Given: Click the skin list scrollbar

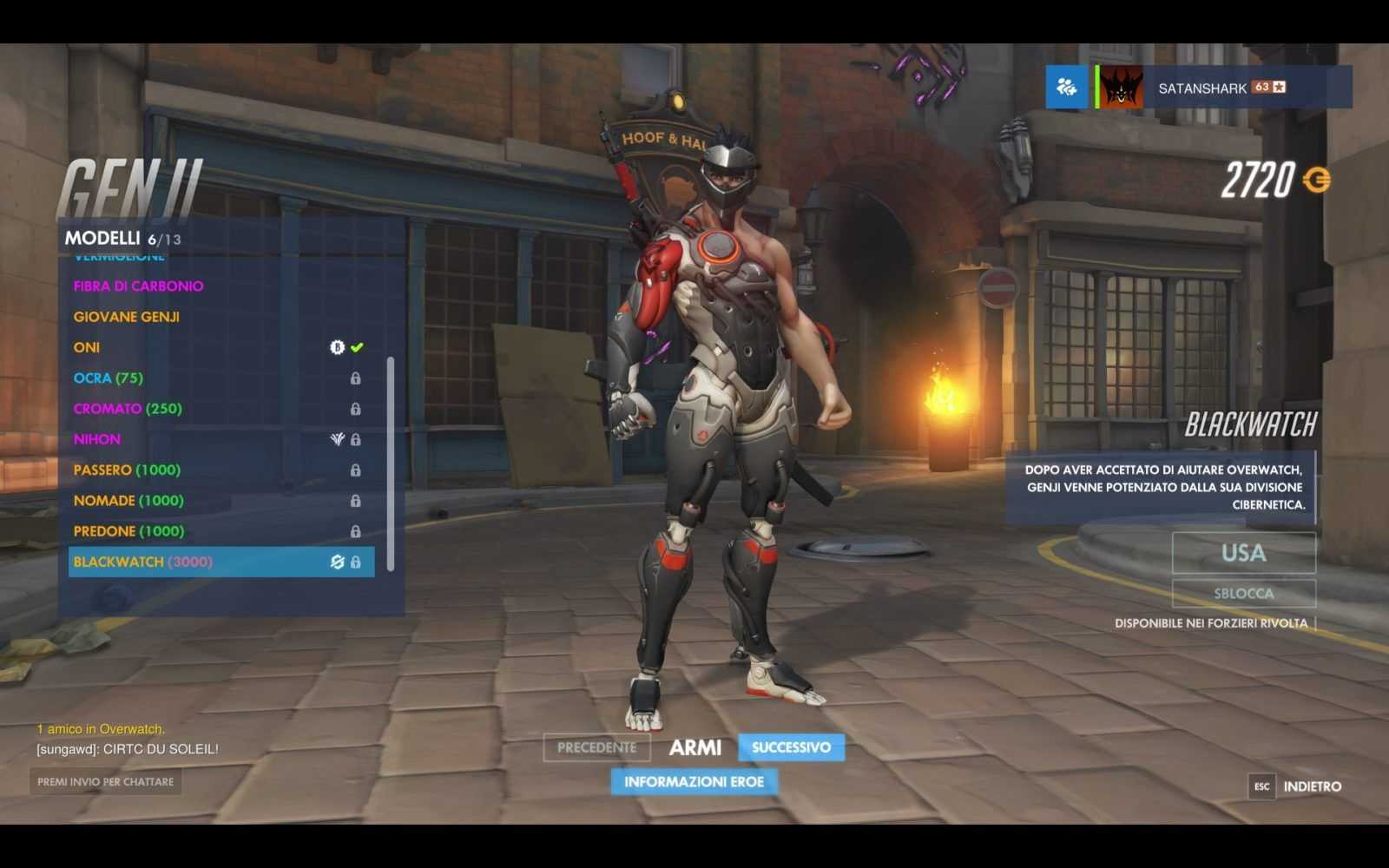Looking at the screenshot, I should [391, 464].
